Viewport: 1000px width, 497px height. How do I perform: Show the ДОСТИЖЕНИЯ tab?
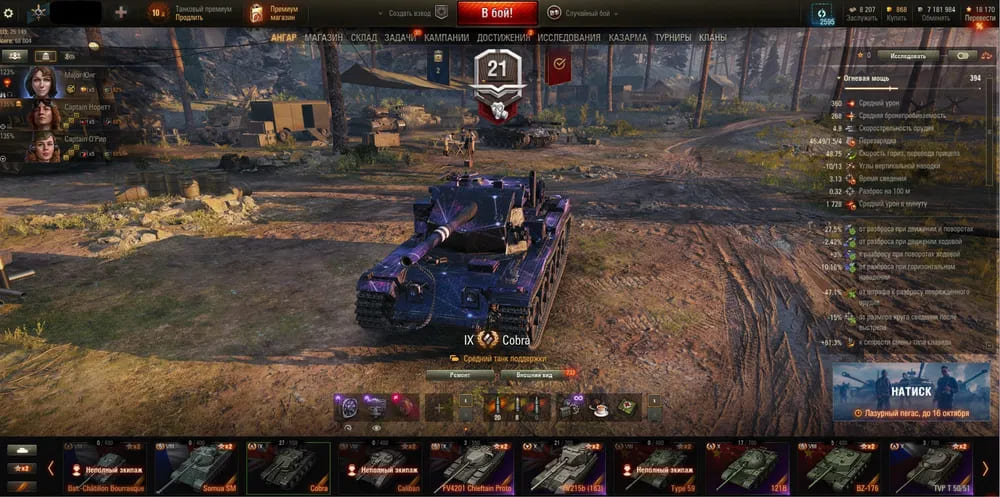click(x=504, y=38)
